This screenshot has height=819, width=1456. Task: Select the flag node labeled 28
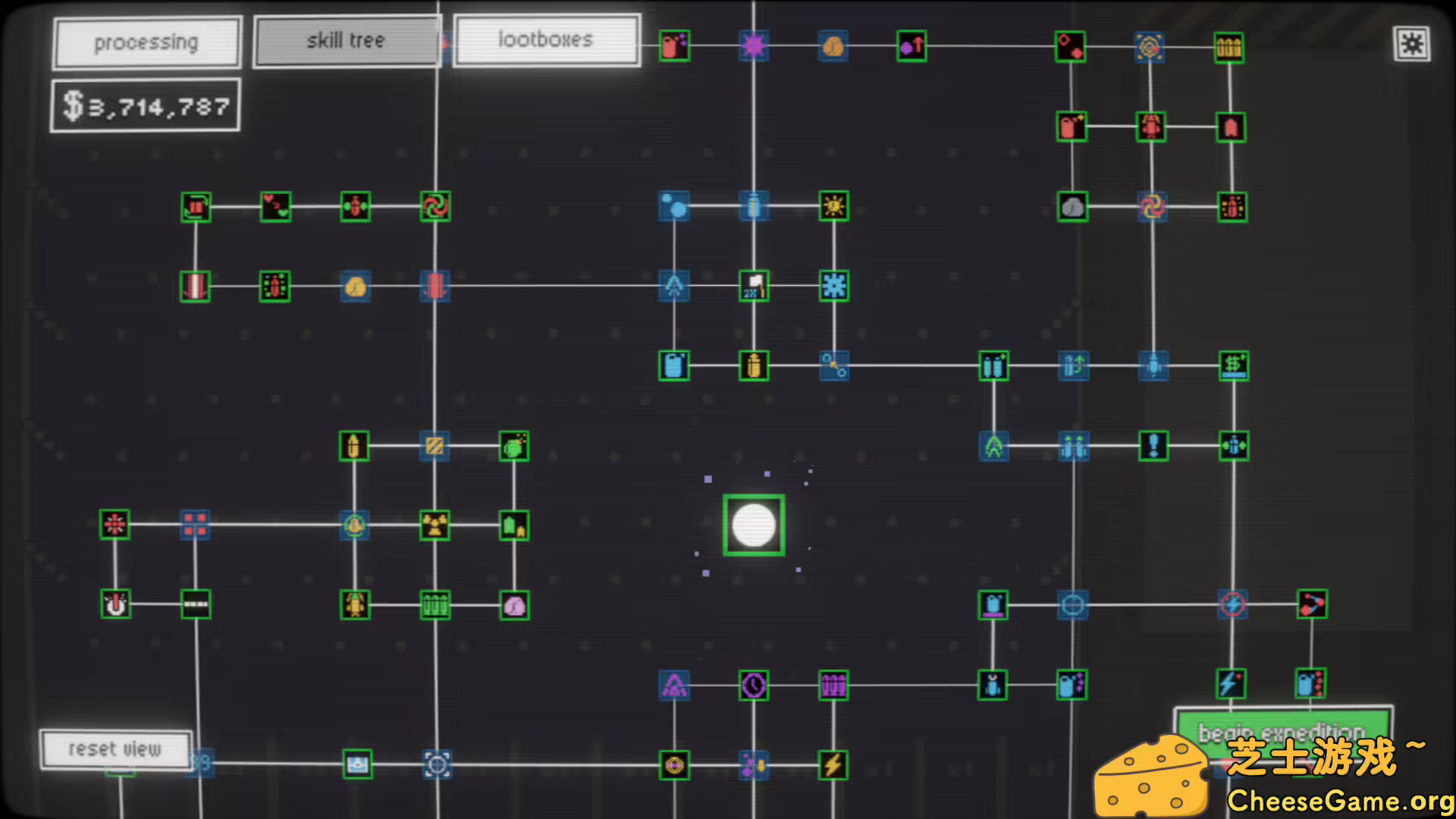753,287
